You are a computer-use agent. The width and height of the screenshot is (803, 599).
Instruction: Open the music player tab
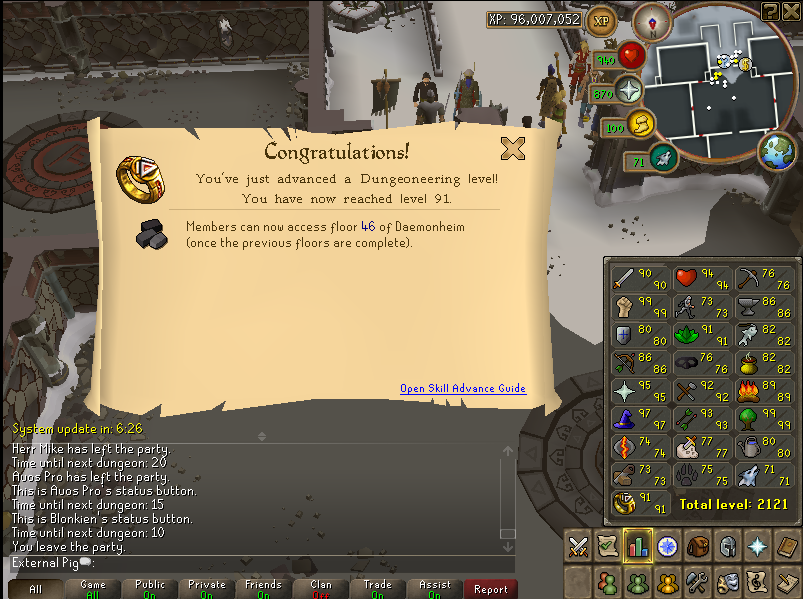pos(759,580)
